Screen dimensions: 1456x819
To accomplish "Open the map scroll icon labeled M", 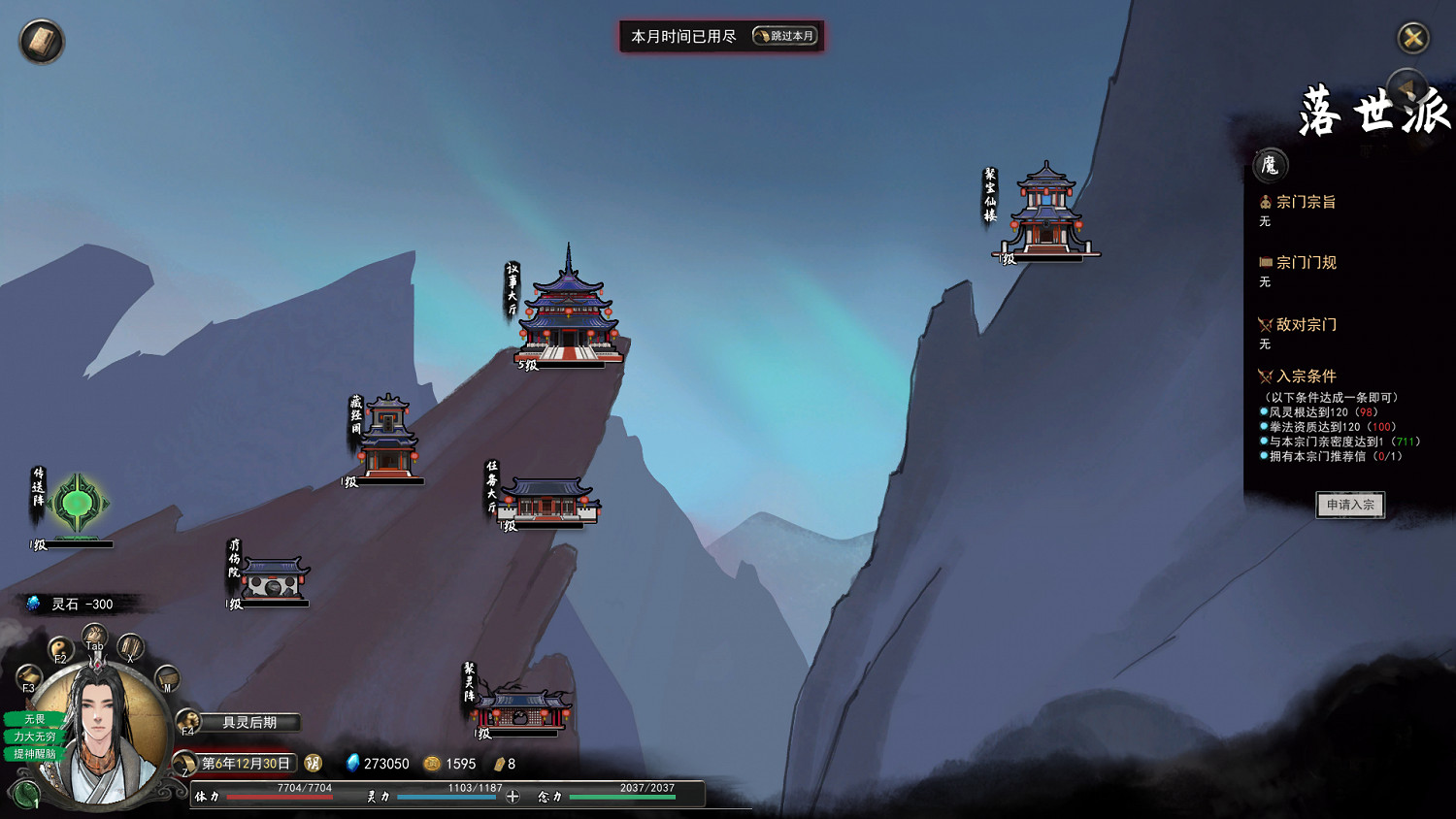I will coord(167,677).
